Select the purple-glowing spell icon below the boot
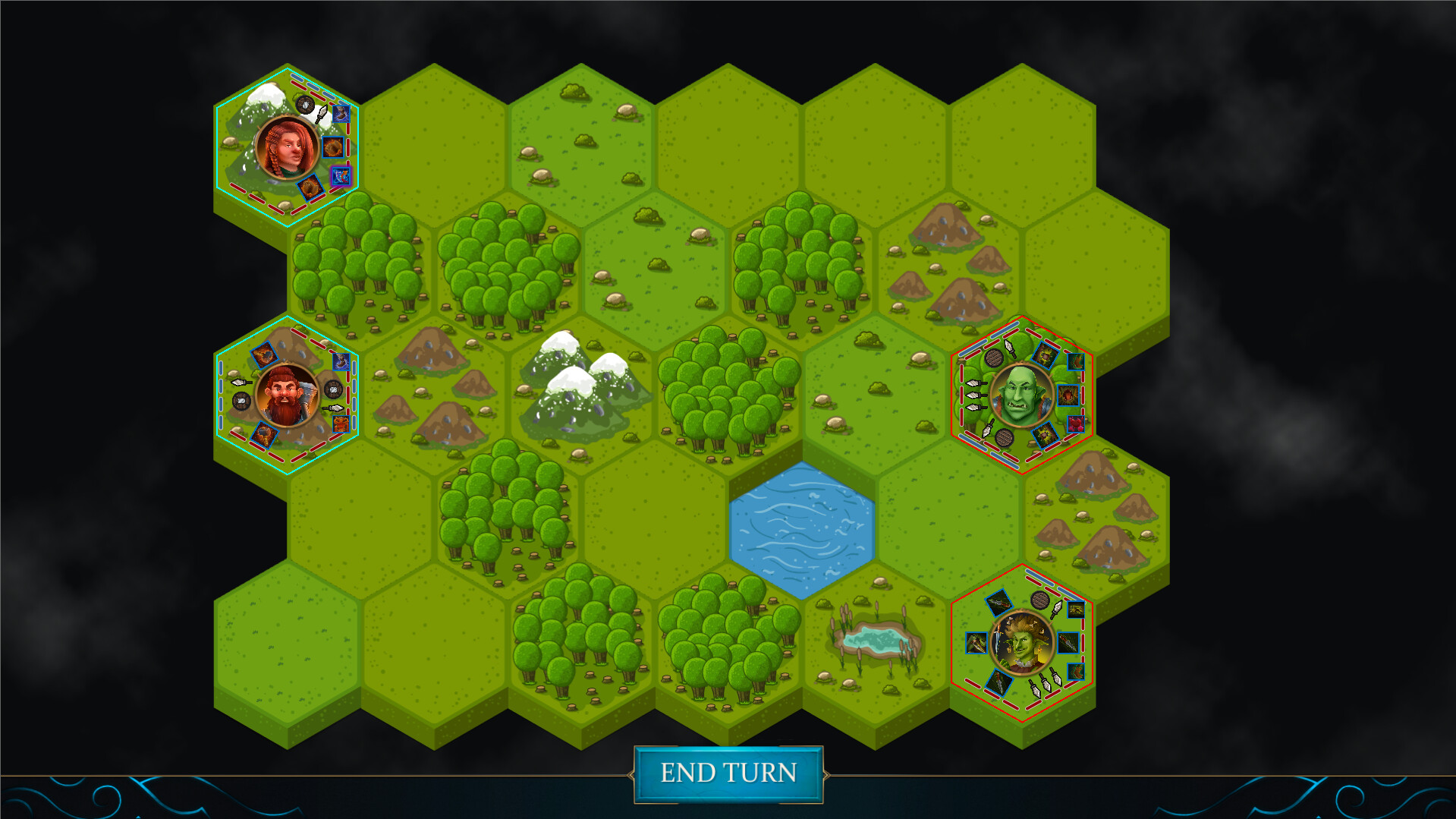 tap(341, 176)
